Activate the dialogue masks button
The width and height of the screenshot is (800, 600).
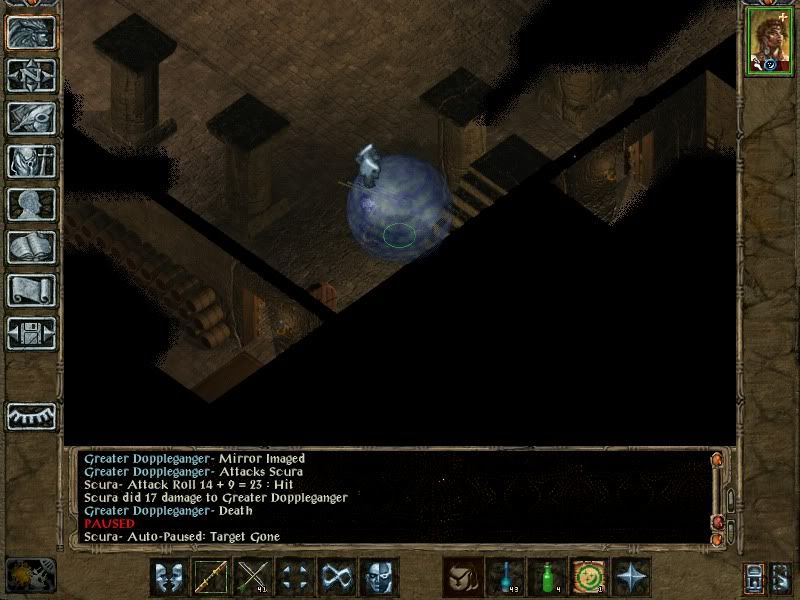tap(170, 577)
